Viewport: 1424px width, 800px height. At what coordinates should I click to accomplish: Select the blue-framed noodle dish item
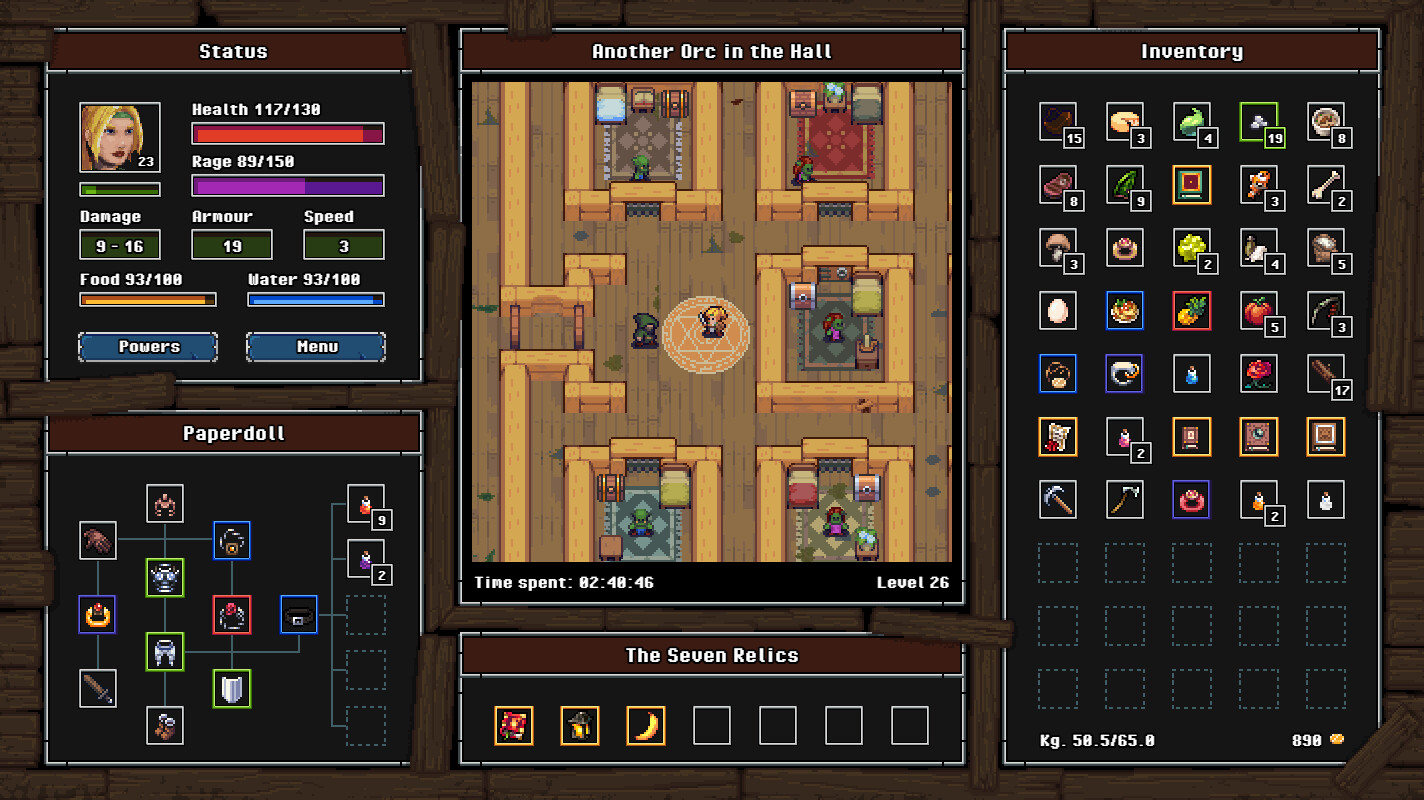[x=1124, y=311]
